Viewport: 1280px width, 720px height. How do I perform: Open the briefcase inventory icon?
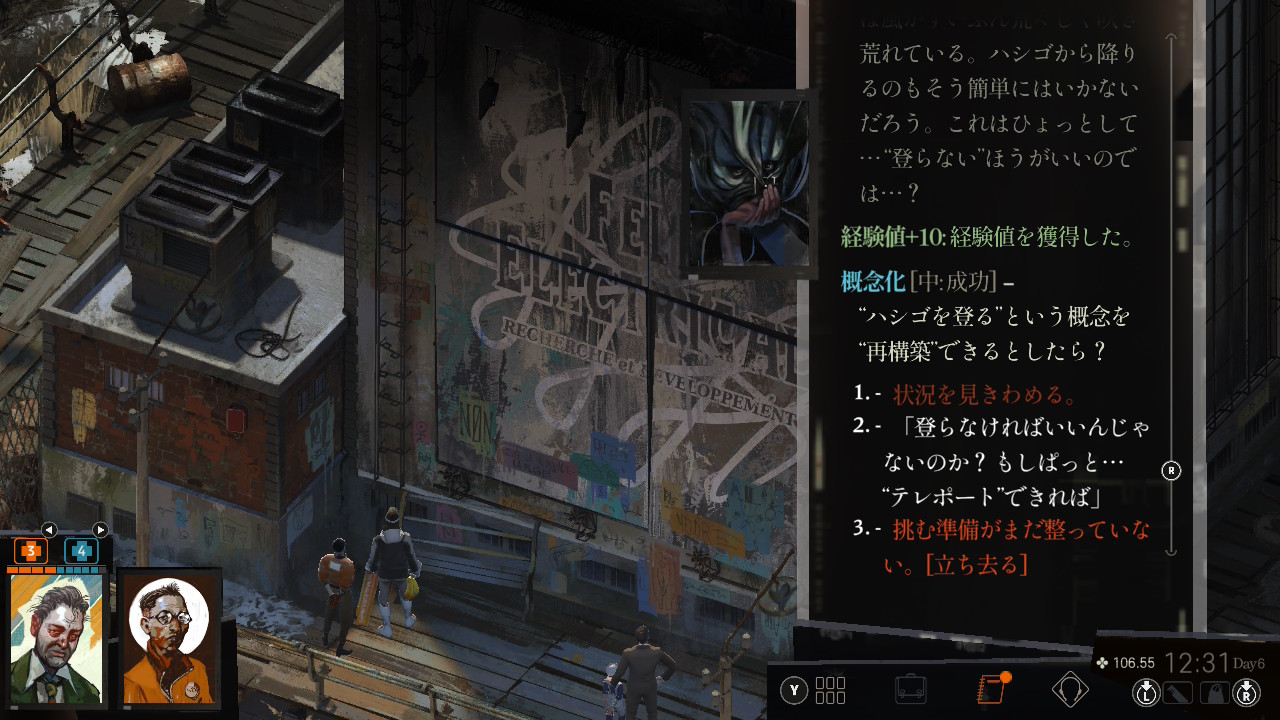pos(910,690)
